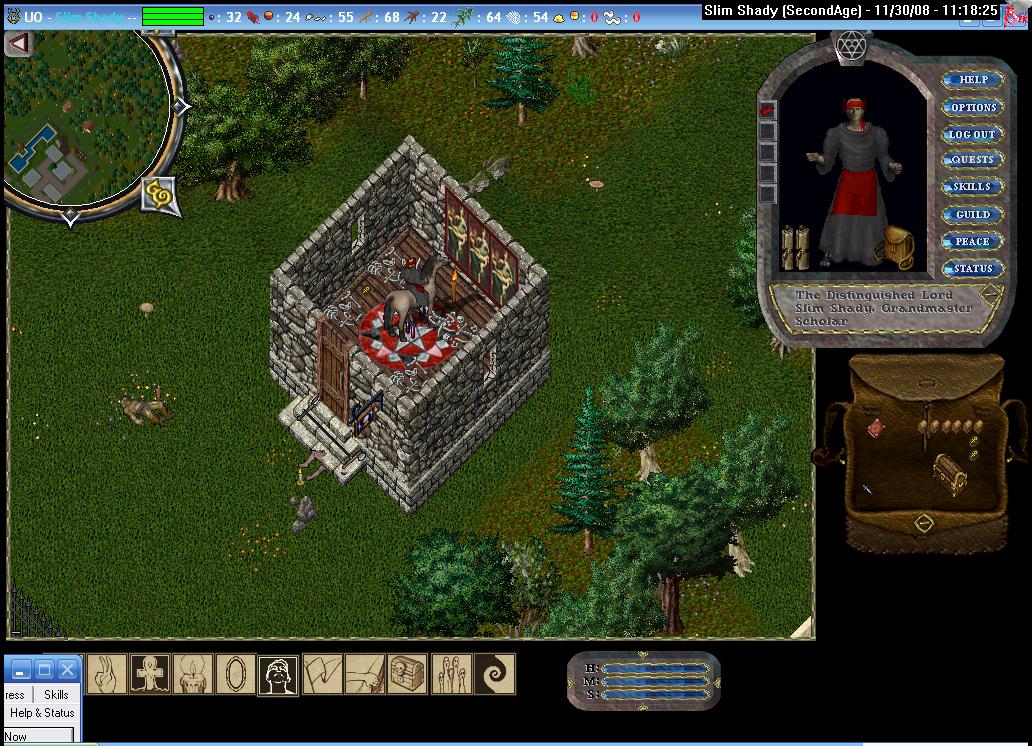Viewport: 1032px width, 746px height.
Task: Switch to the Skills tab in small window
Action: click(x=56, y=694)
